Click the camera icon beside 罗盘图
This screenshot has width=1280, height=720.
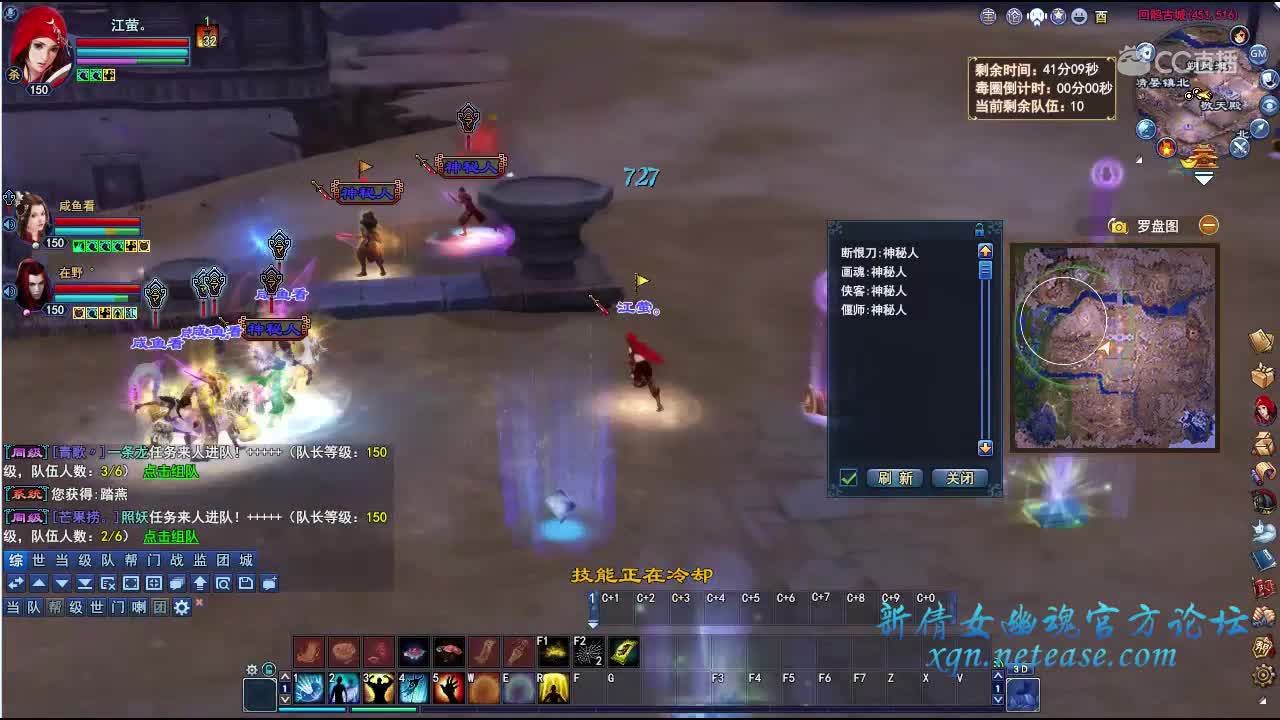pyautogui.click(x=1117, y=226)
